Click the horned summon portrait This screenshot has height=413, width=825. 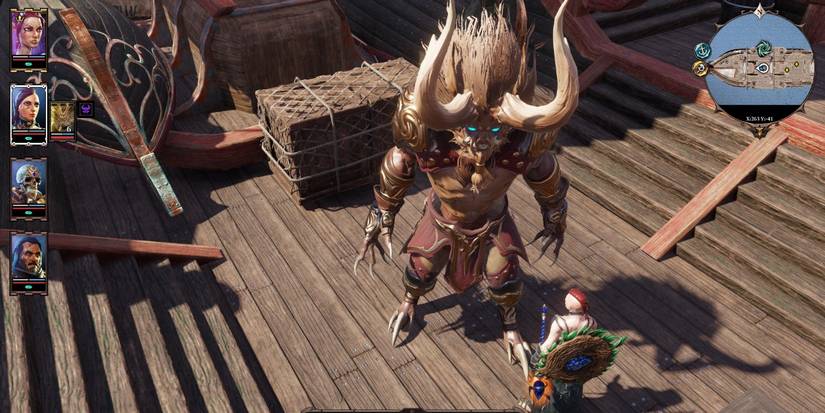click(62, 115)
